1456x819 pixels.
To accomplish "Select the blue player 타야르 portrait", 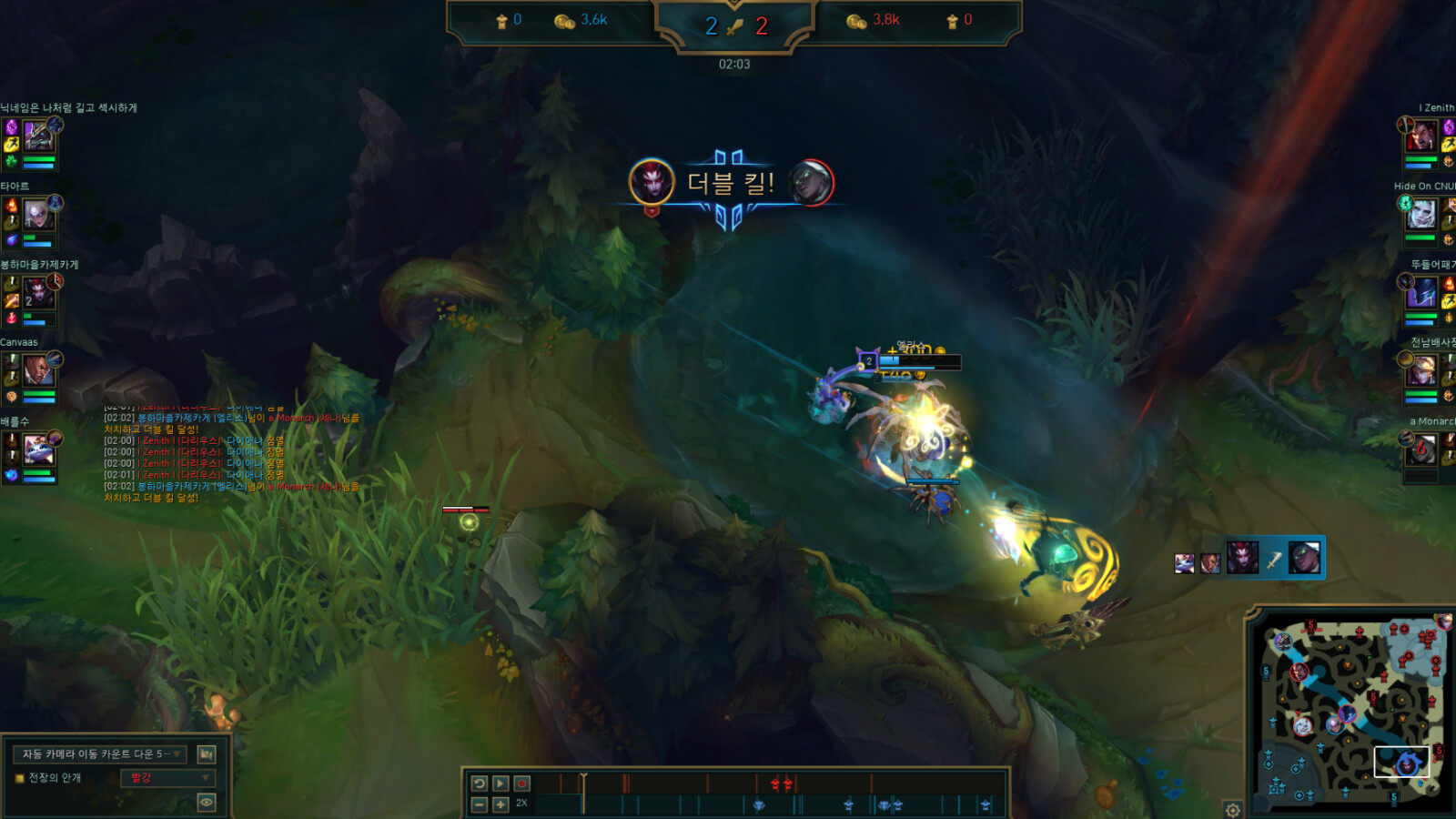I will tap(38, 214).
